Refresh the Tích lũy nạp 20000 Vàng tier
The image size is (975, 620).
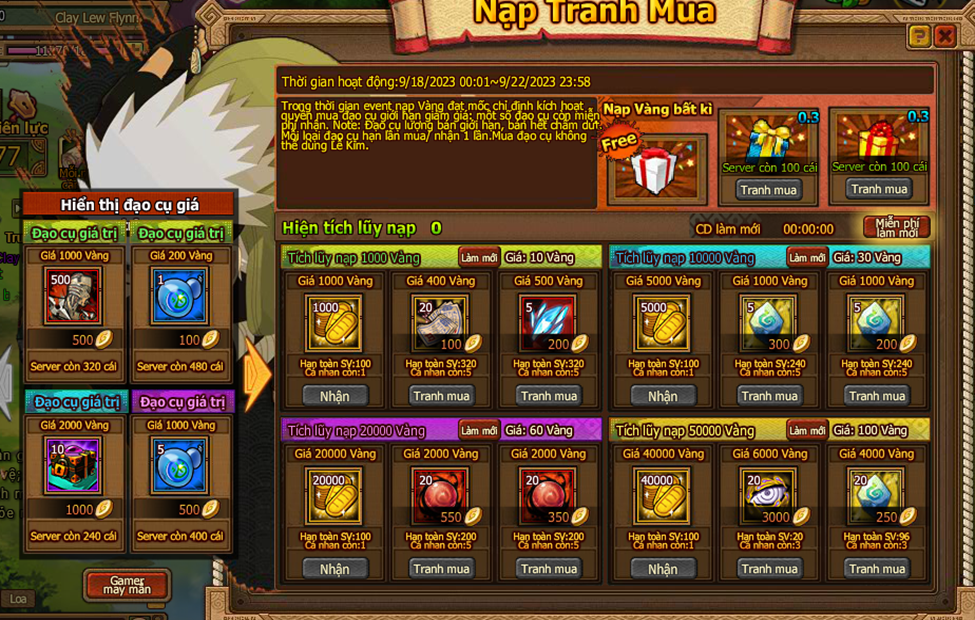click(478, 431)
